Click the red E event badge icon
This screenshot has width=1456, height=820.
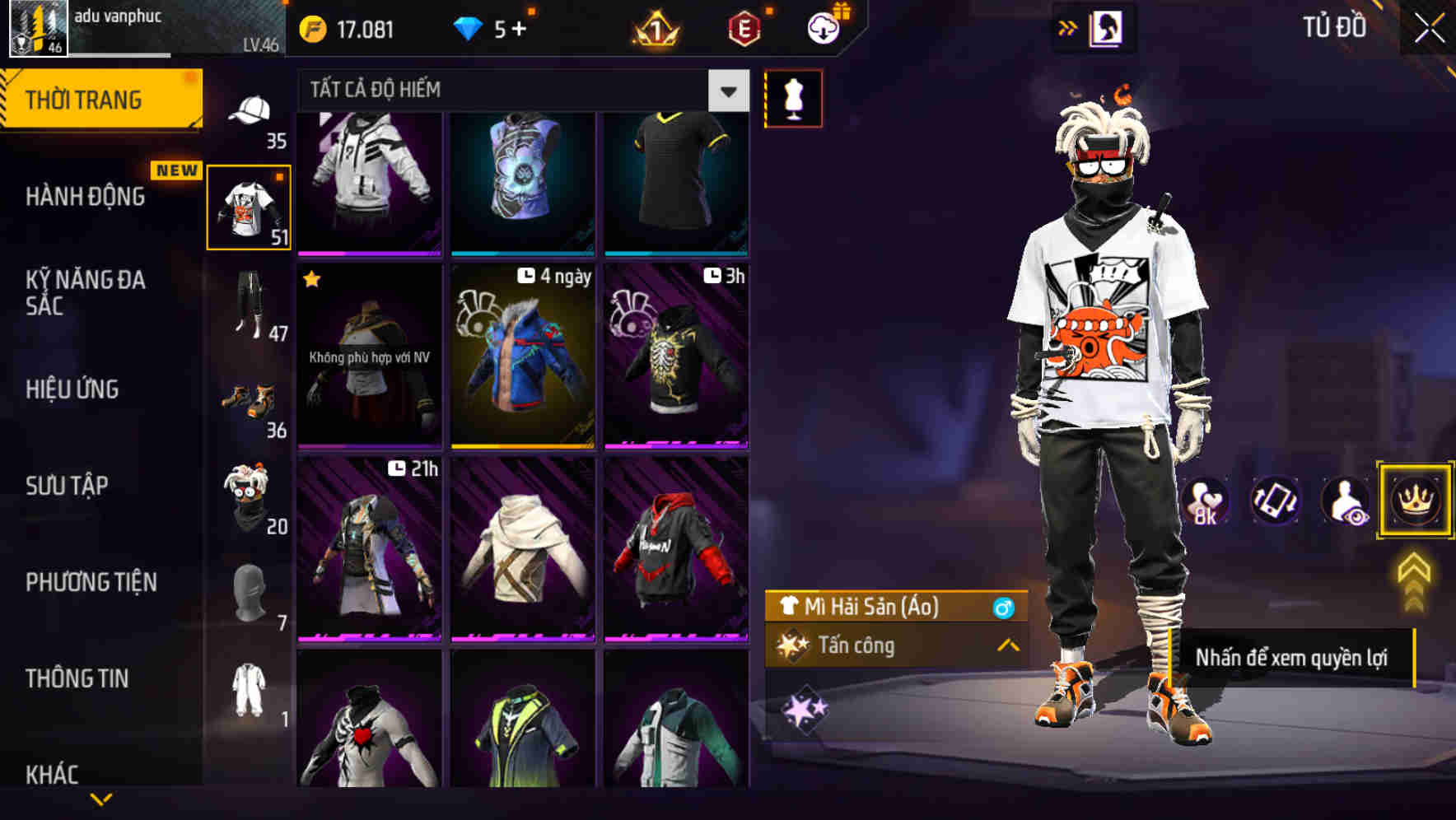tap(745, 30)
